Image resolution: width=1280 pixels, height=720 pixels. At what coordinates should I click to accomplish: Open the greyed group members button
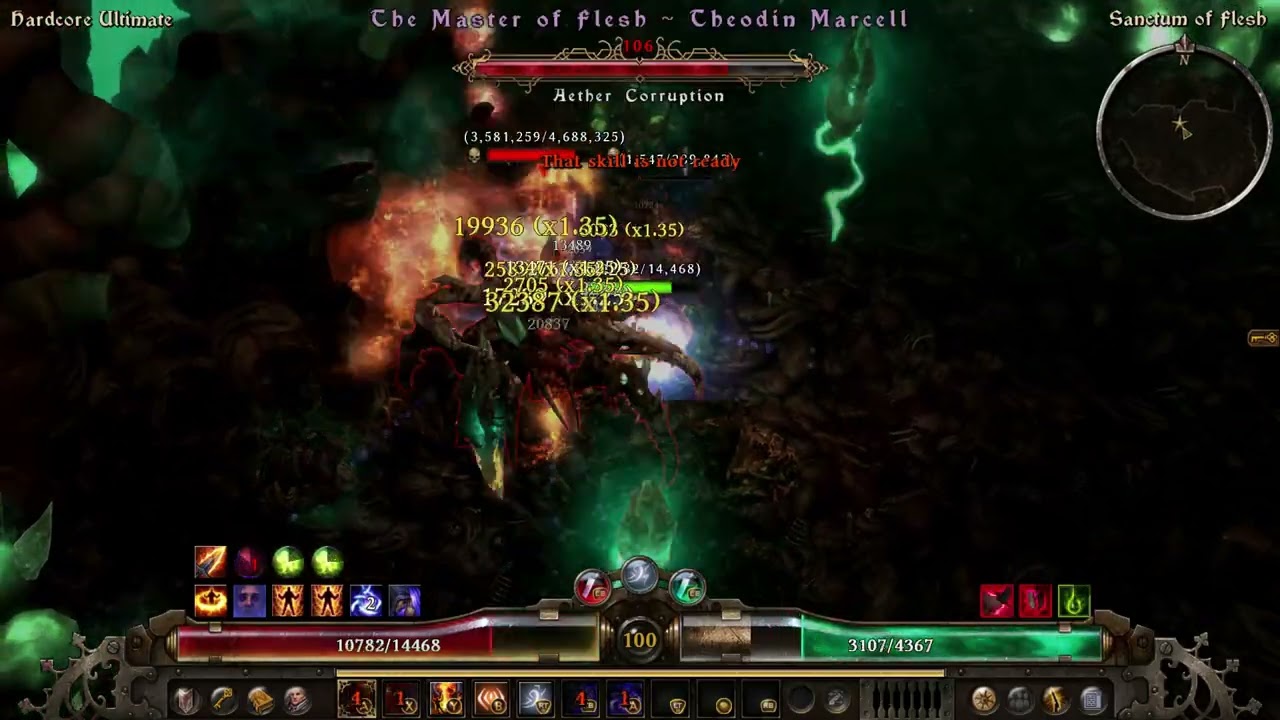click(x=1019, y=700)
